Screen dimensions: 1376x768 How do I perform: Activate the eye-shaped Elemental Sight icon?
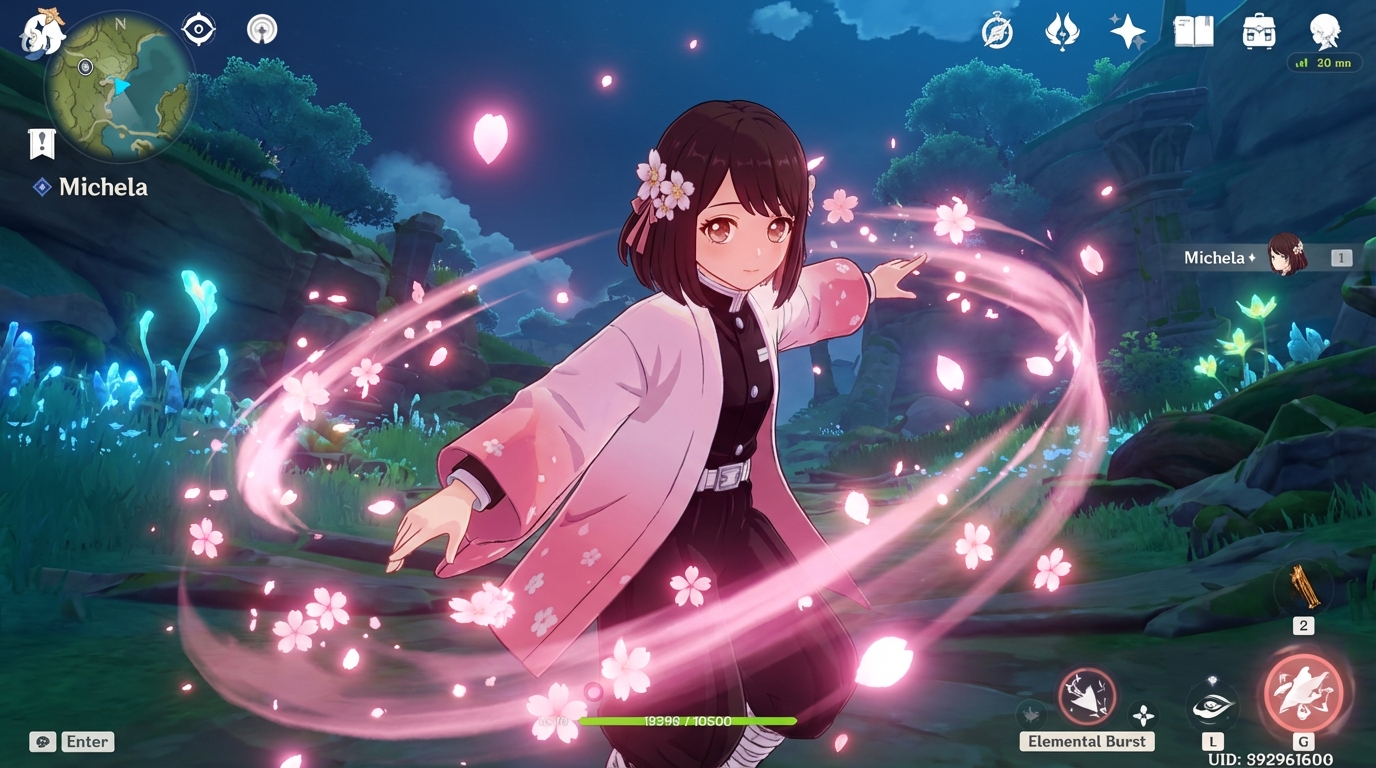tap(198, 29)
